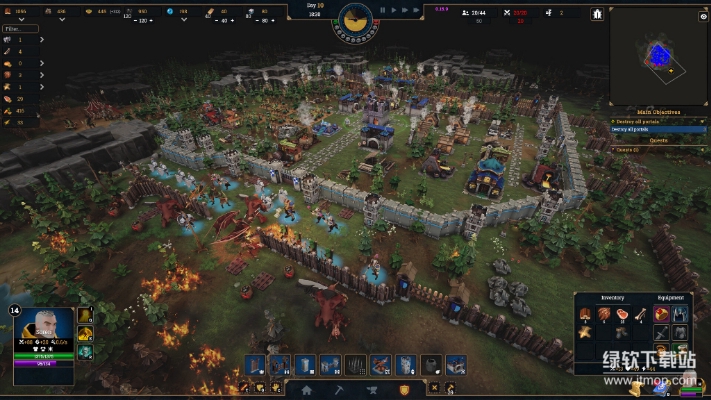Pause the game speed
The image size is (711, 400).
(x=384, y=10)
